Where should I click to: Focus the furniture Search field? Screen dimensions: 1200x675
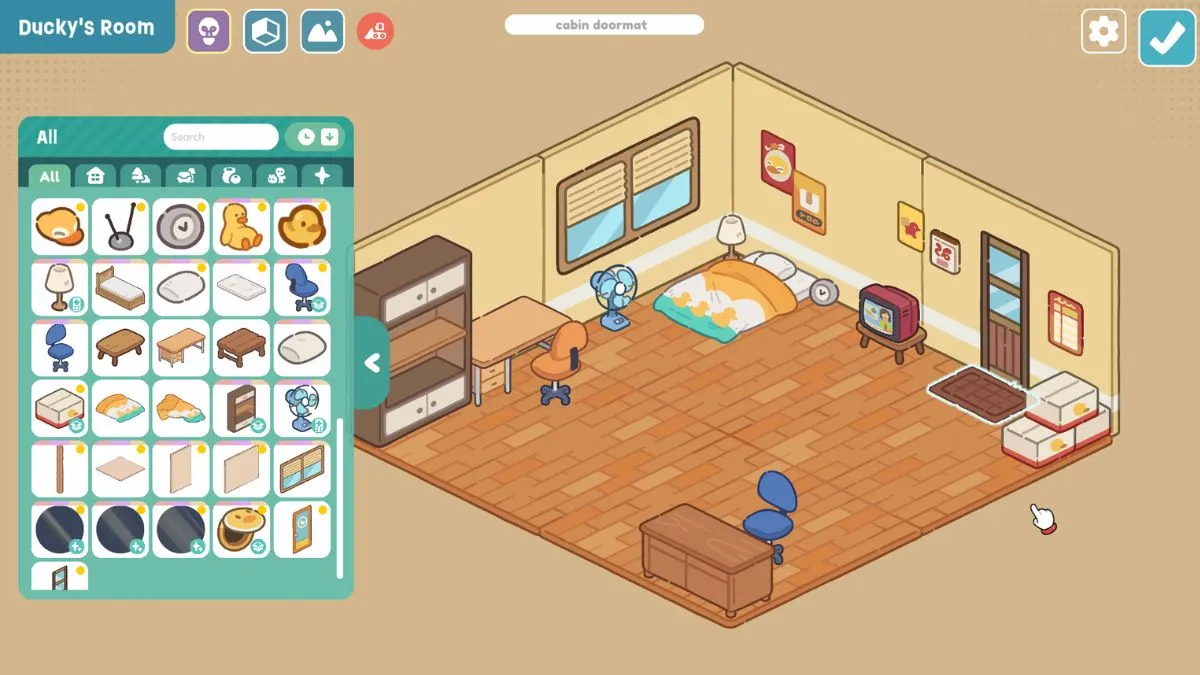coord(221,137)
